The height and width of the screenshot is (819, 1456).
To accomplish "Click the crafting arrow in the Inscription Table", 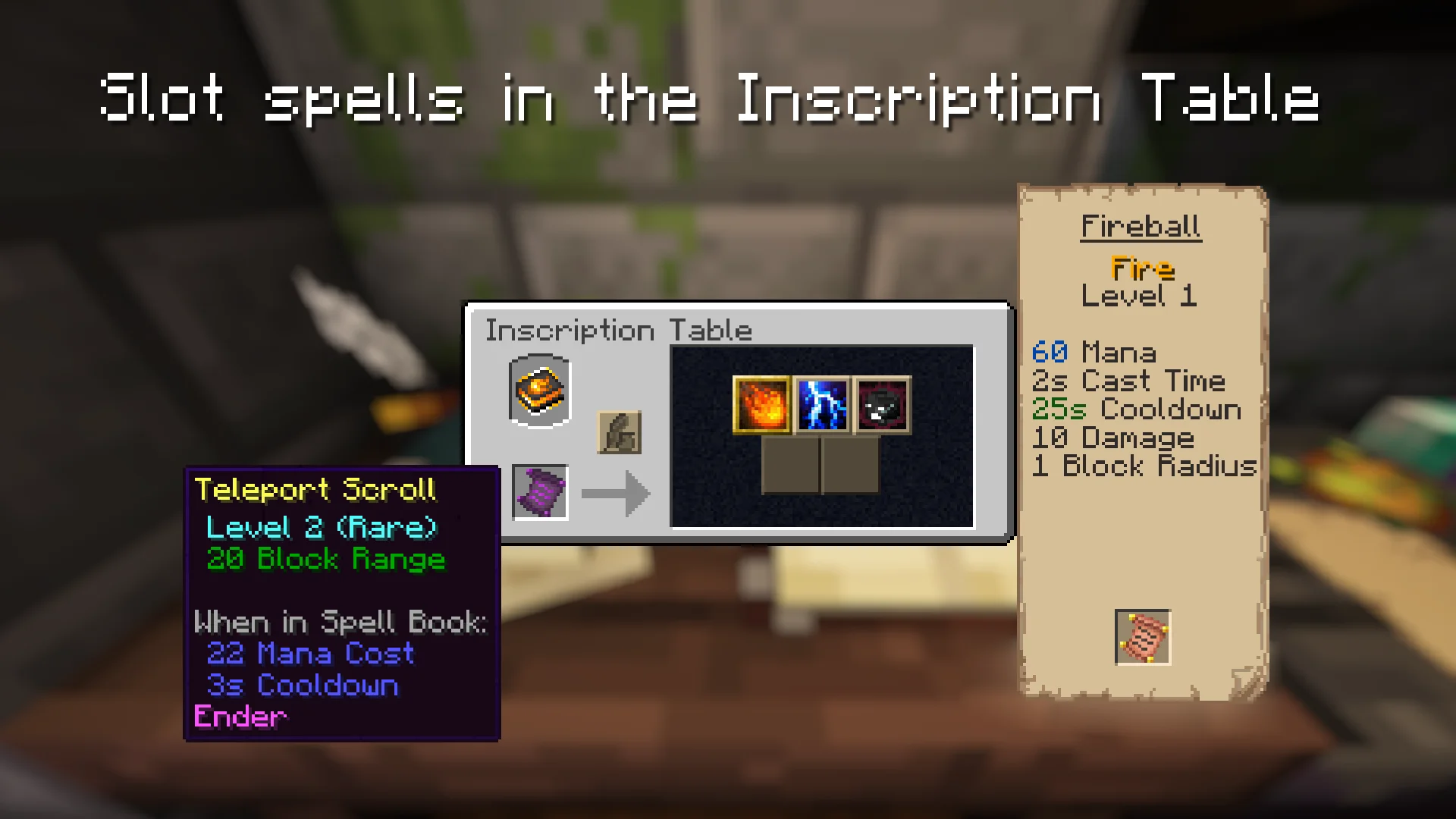I will [x=616, y=494].
